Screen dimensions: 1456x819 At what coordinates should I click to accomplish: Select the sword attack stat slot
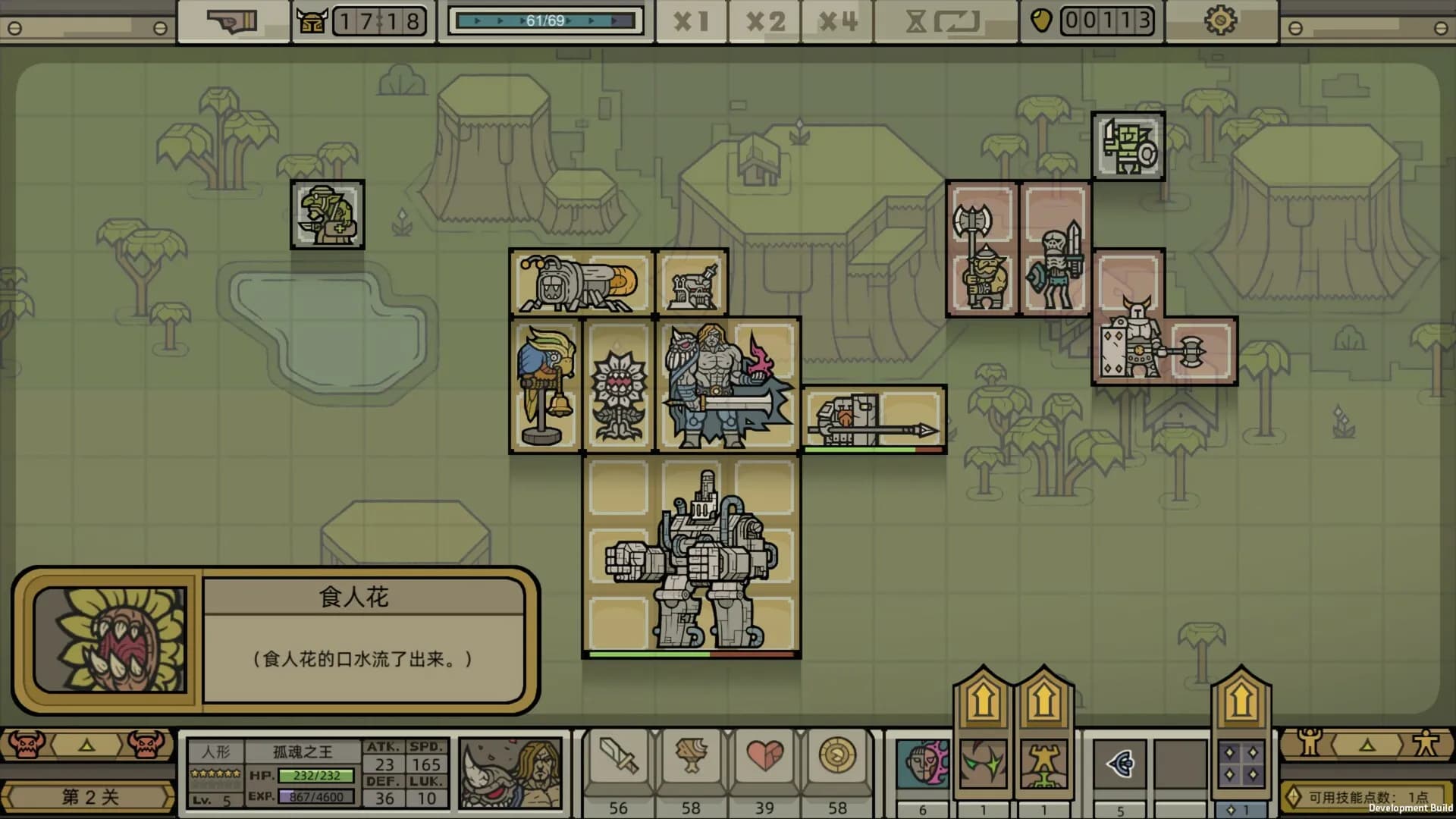click(619, 757)
